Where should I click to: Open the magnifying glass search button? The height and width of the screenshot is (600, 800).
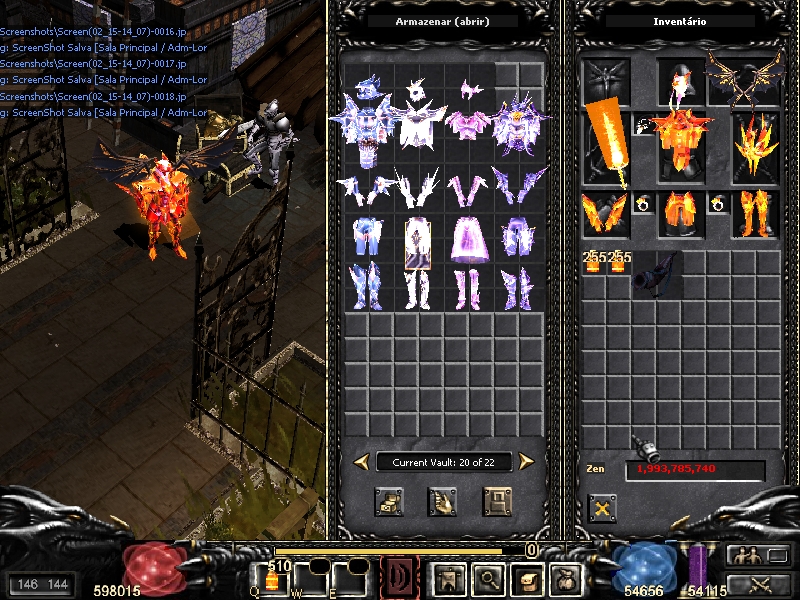(489, 578)
